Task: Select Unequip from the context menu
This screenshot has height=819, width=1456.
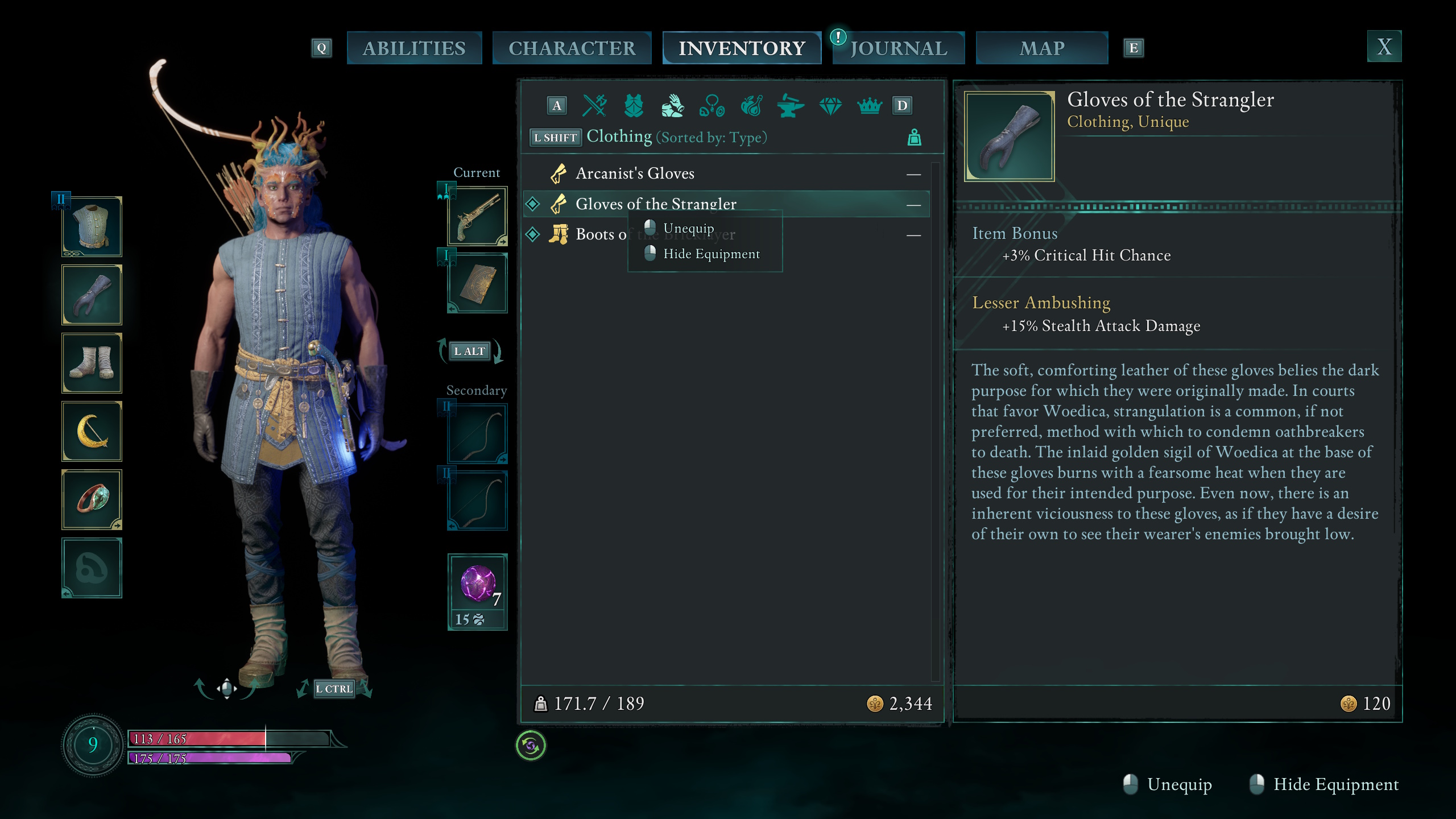Action: [689, 227]
